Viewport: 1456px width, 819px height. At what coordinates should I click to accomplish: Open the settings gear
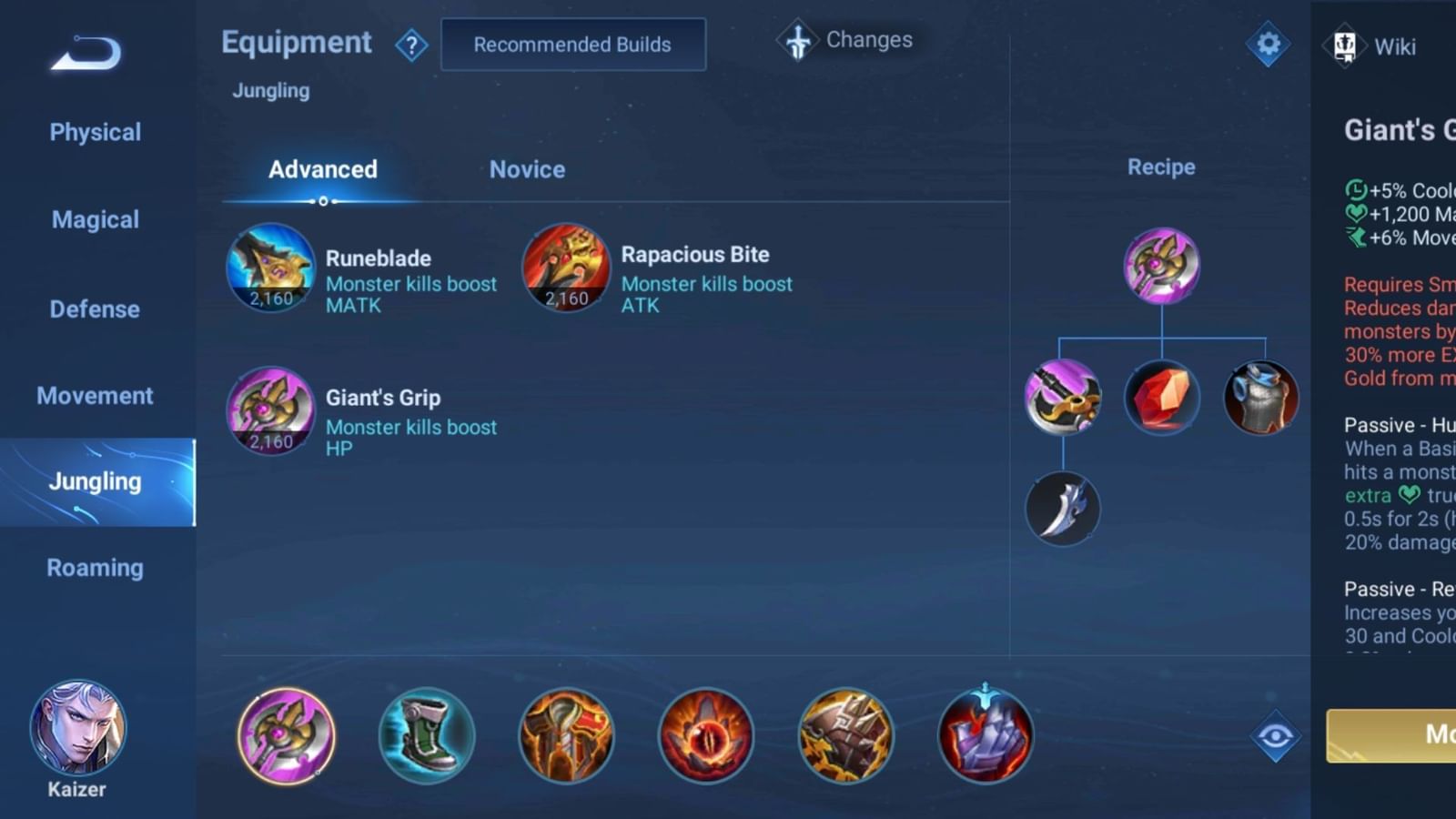tap(1267, 43)
